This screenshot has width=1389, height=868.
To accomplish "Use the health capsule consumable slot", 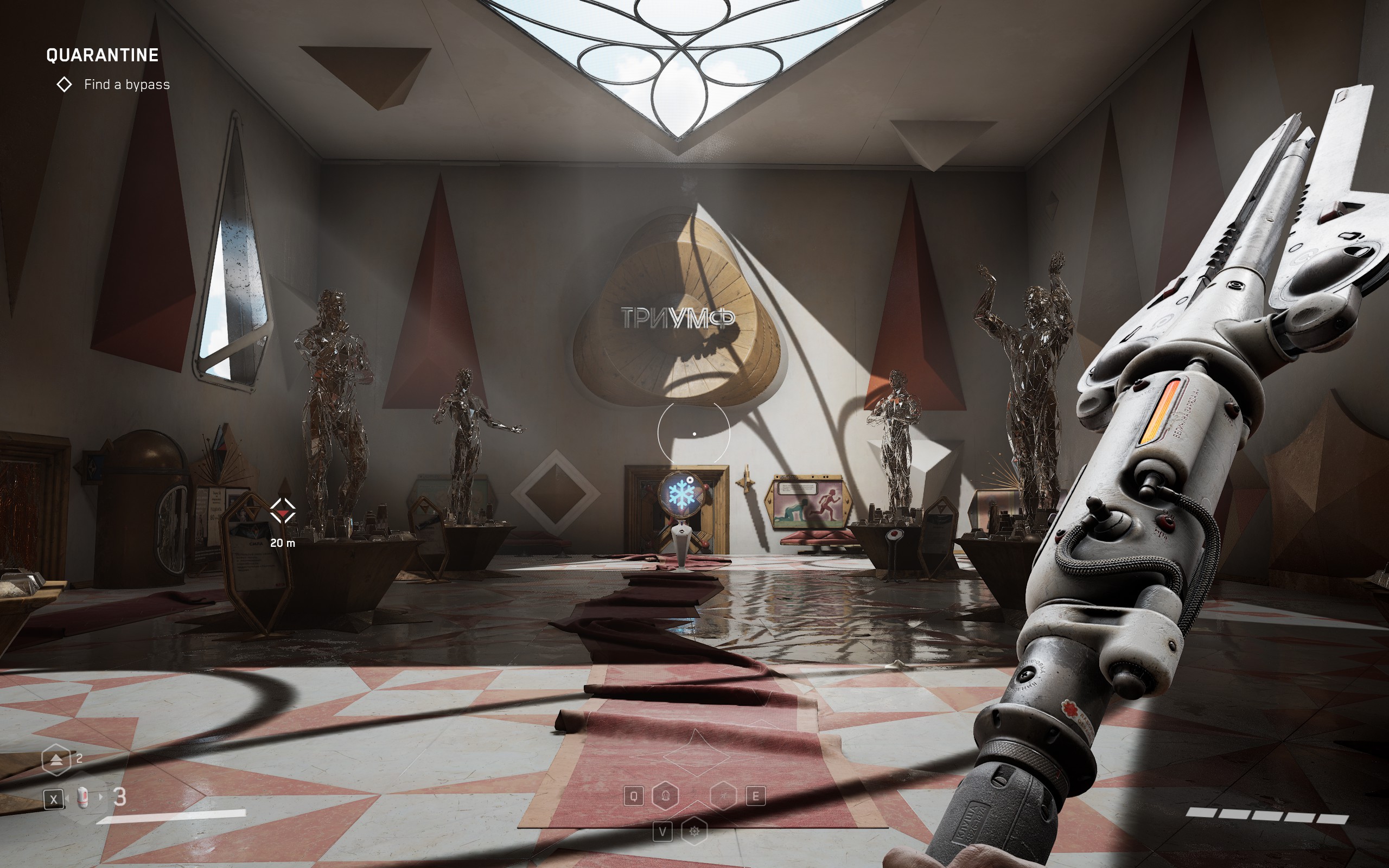I will [83, 797].
